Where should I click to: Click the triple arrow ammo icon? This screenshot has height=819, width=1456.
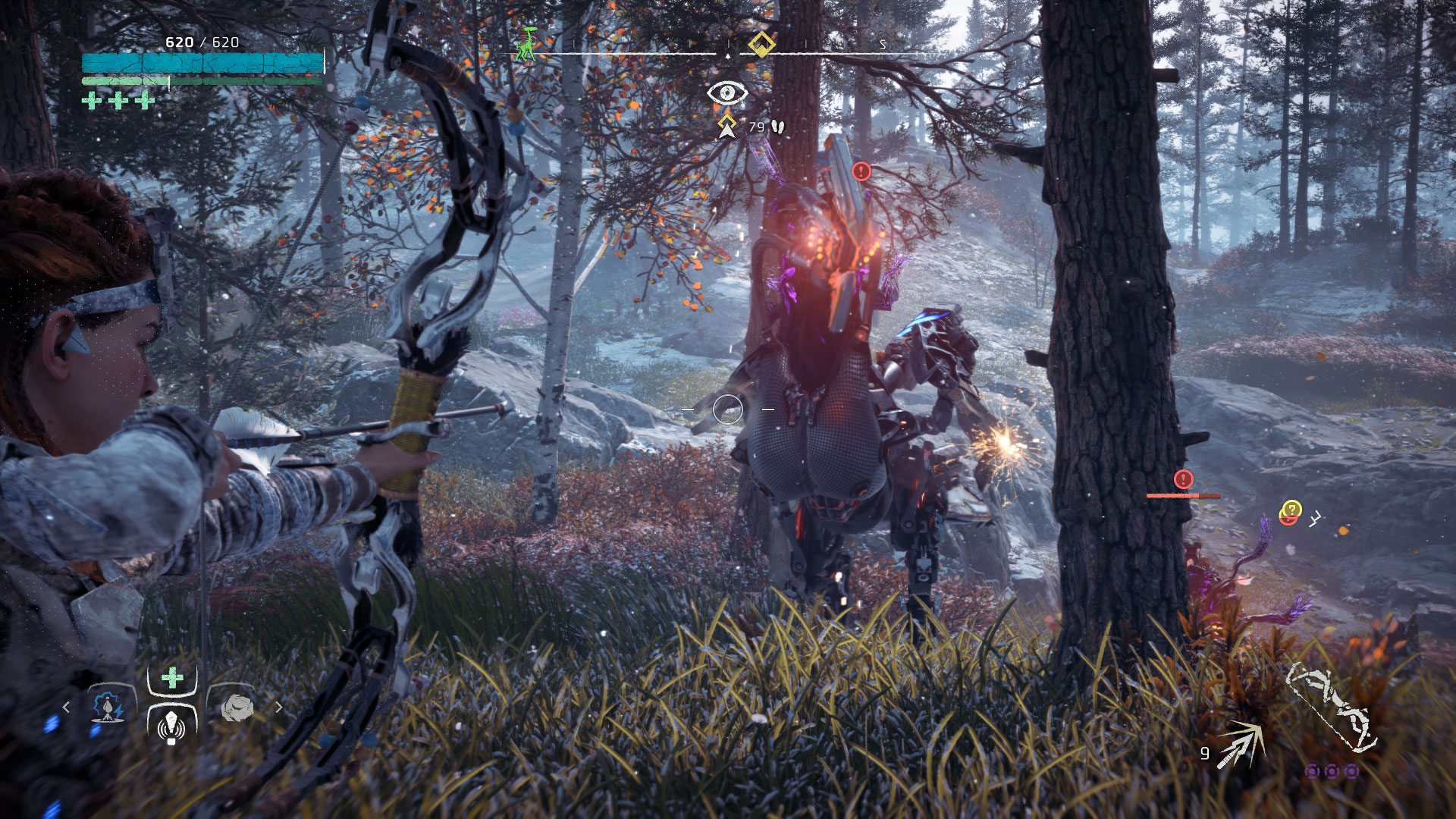1241,745
